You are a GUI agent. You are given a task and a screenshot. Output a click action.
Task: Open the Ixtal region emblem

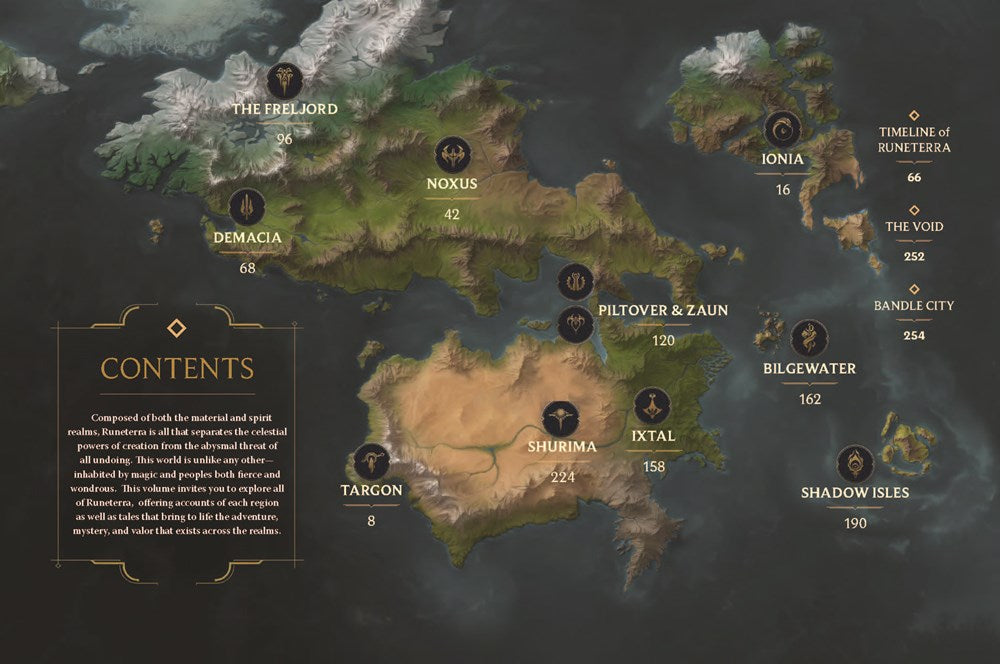click(653, 406)
